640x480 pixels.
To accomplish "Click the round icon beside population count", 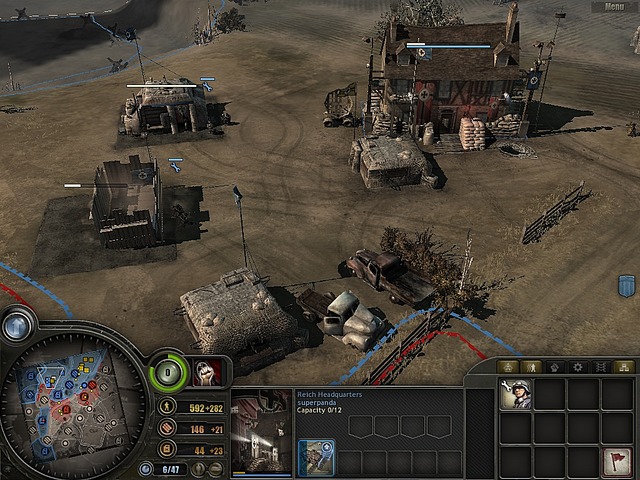I will (147, 469).
